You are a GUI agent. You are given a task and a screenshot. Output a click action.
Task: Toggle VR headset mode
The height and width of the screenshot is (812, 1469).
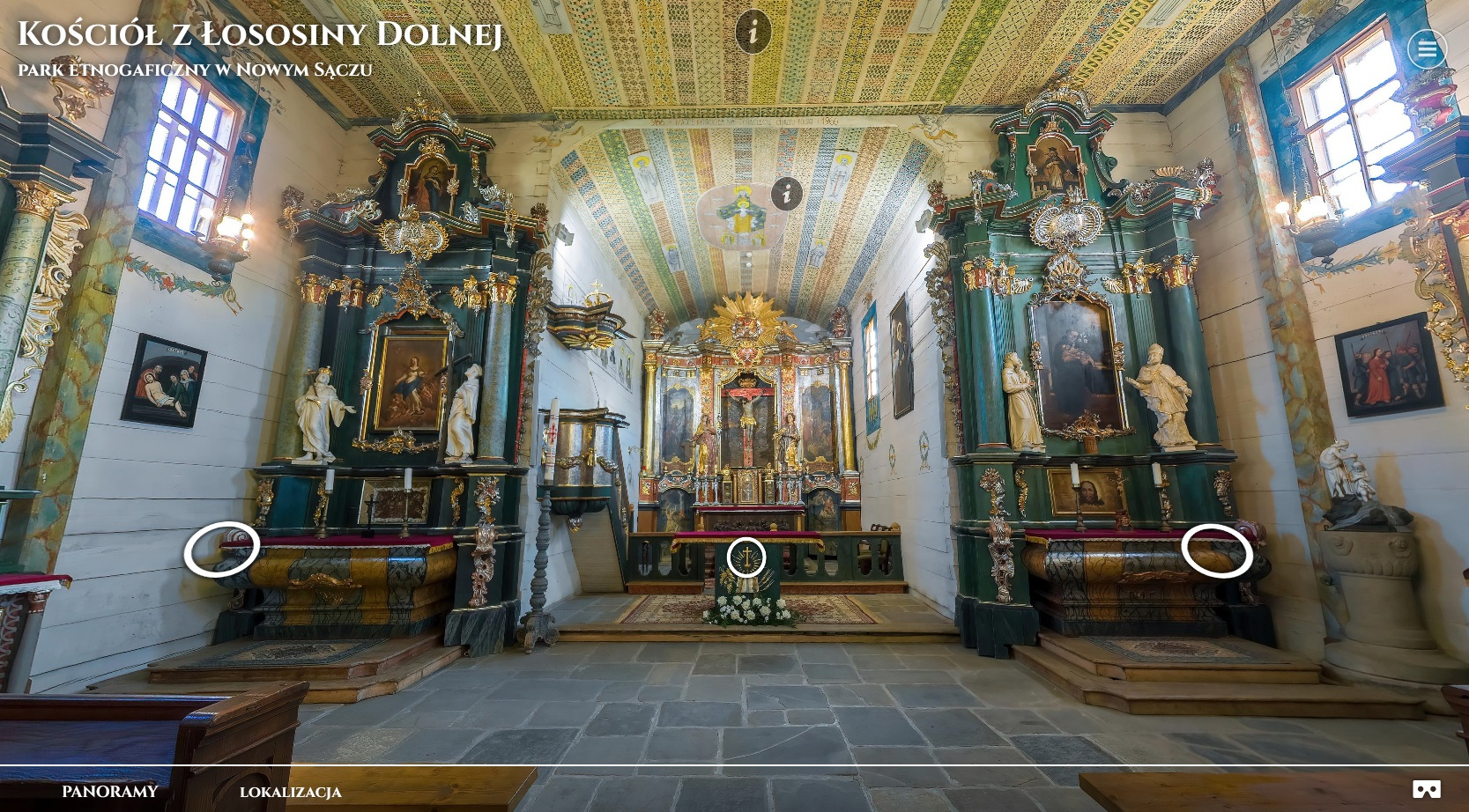(1427, 790)
